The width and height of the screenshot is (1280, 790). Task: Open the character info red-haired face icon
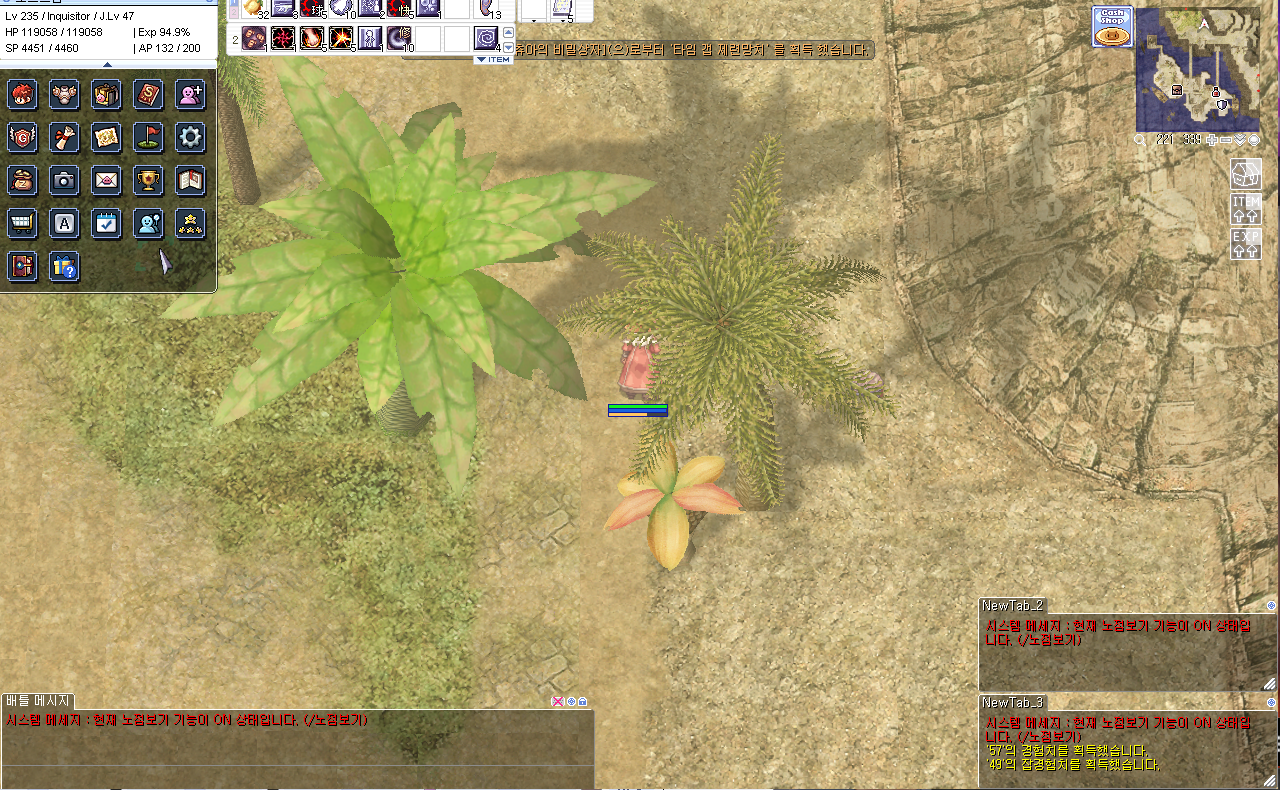[x=22, y=95]
